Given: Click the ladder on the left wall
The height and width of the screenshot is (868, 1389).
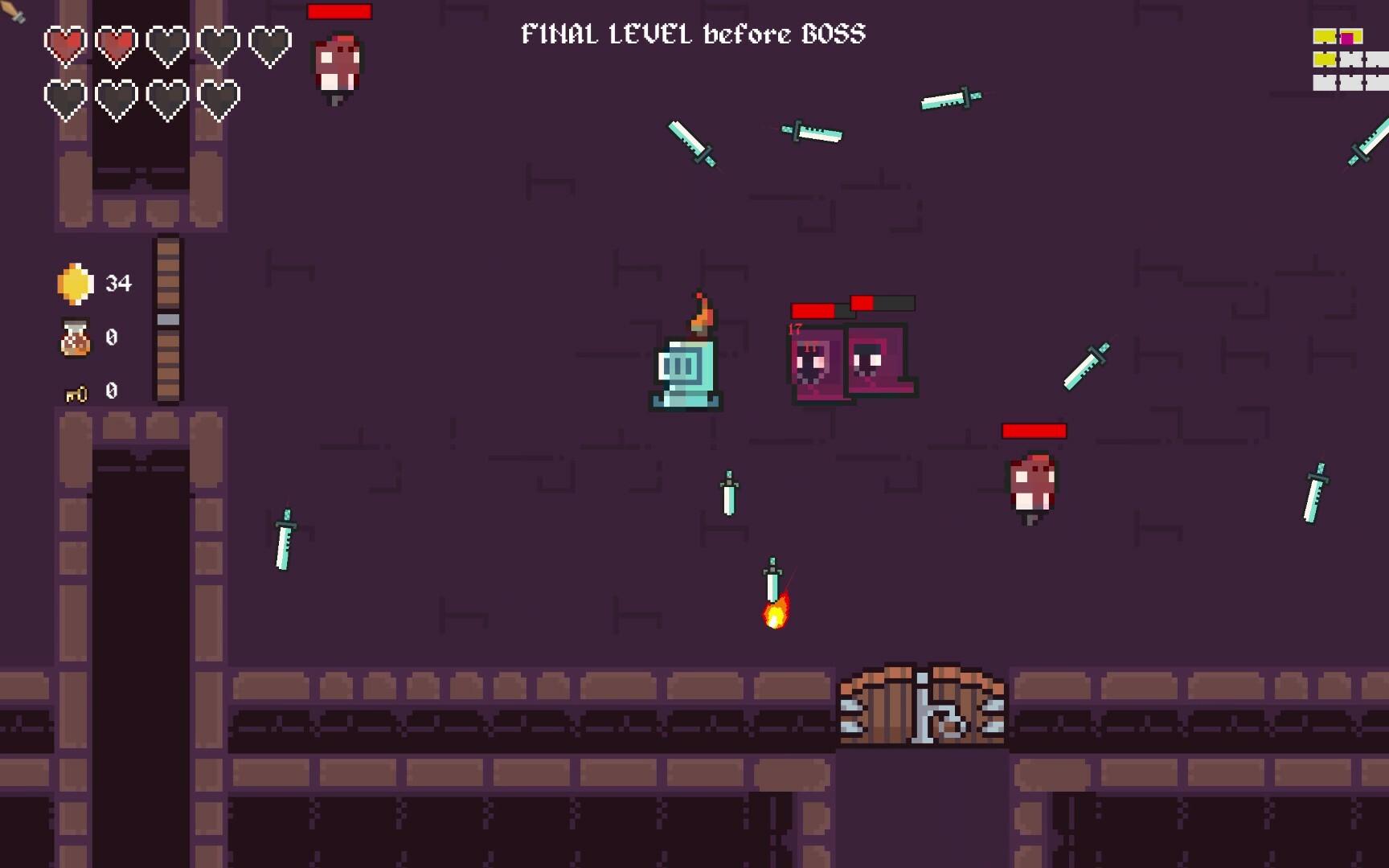Looking at the screenshot, I should click(166, 317).
